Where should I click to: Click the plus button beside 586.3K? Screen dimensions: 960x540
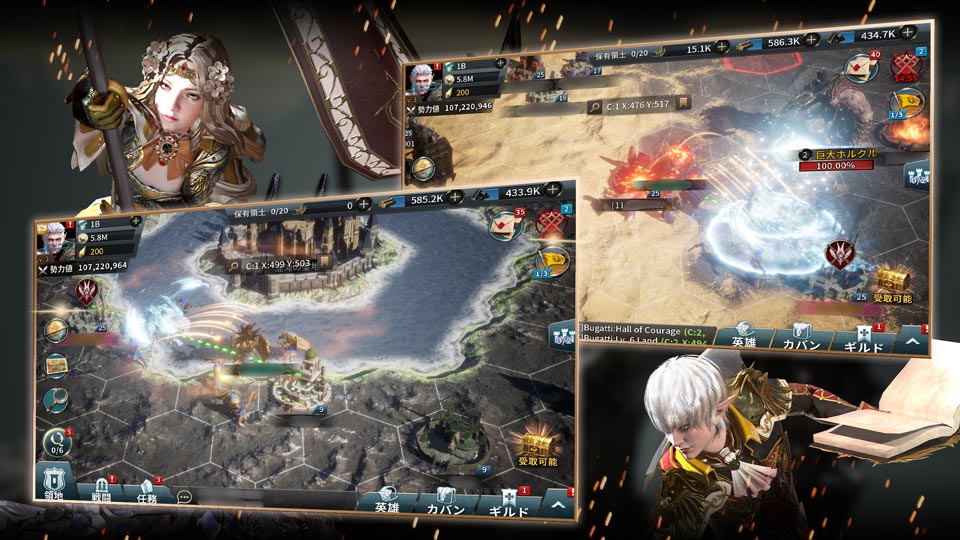(x=811, y=40)
